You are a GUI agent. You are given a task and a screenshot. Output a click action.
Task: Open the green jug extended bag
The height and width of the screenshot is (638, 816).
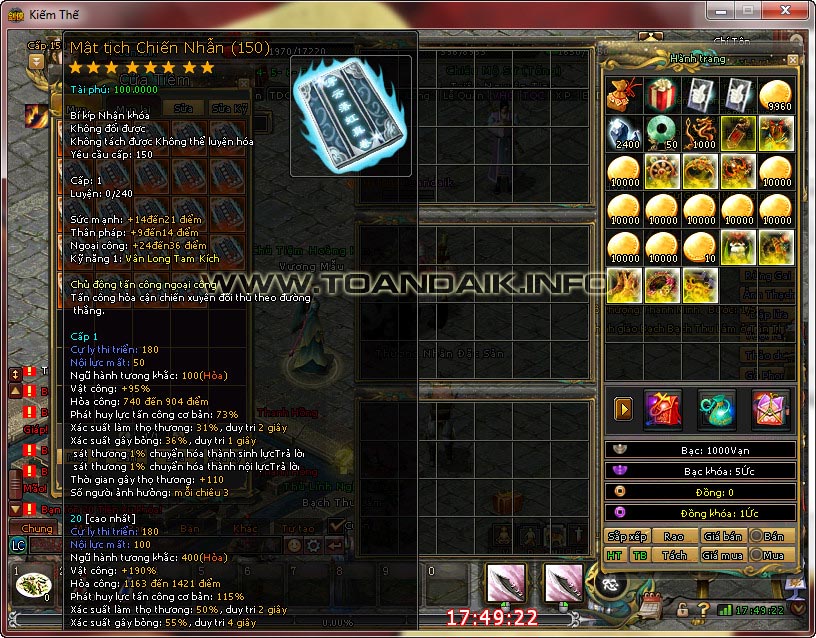(716, 408)
